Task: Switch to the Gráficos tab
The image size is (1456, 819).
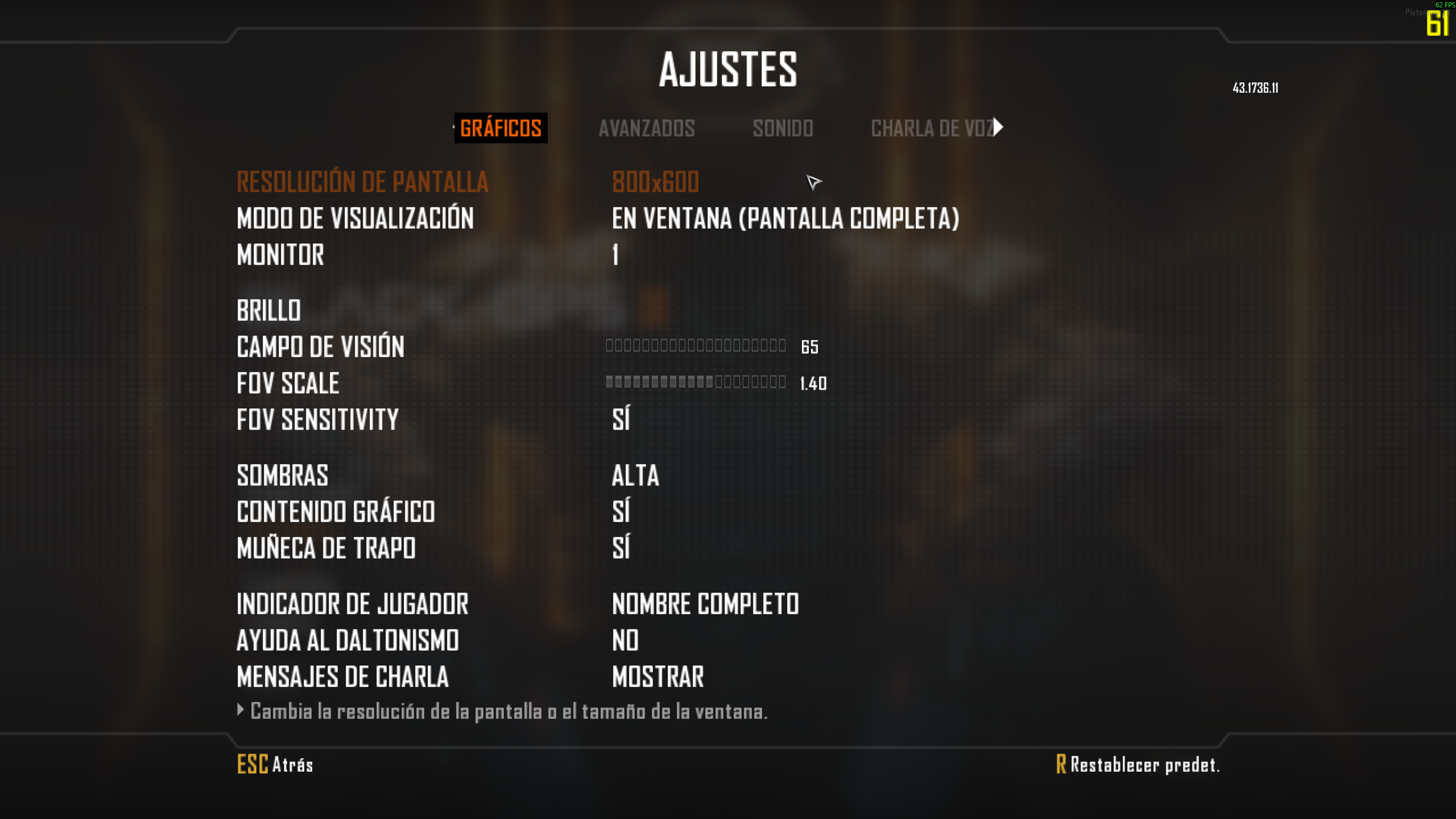Action: tap(500, 128)
